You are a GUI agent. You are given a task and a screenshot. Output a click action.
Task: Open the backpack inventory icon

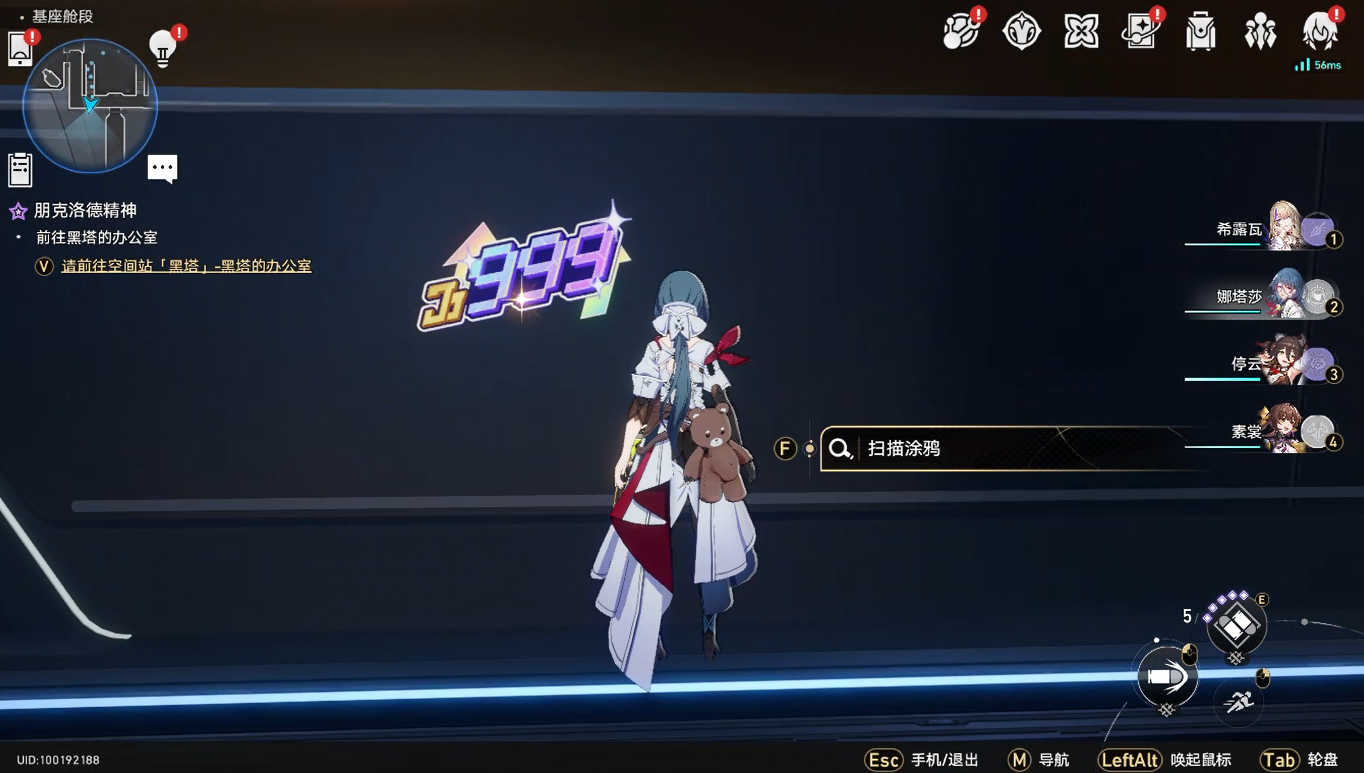[x=1200, y=32]
